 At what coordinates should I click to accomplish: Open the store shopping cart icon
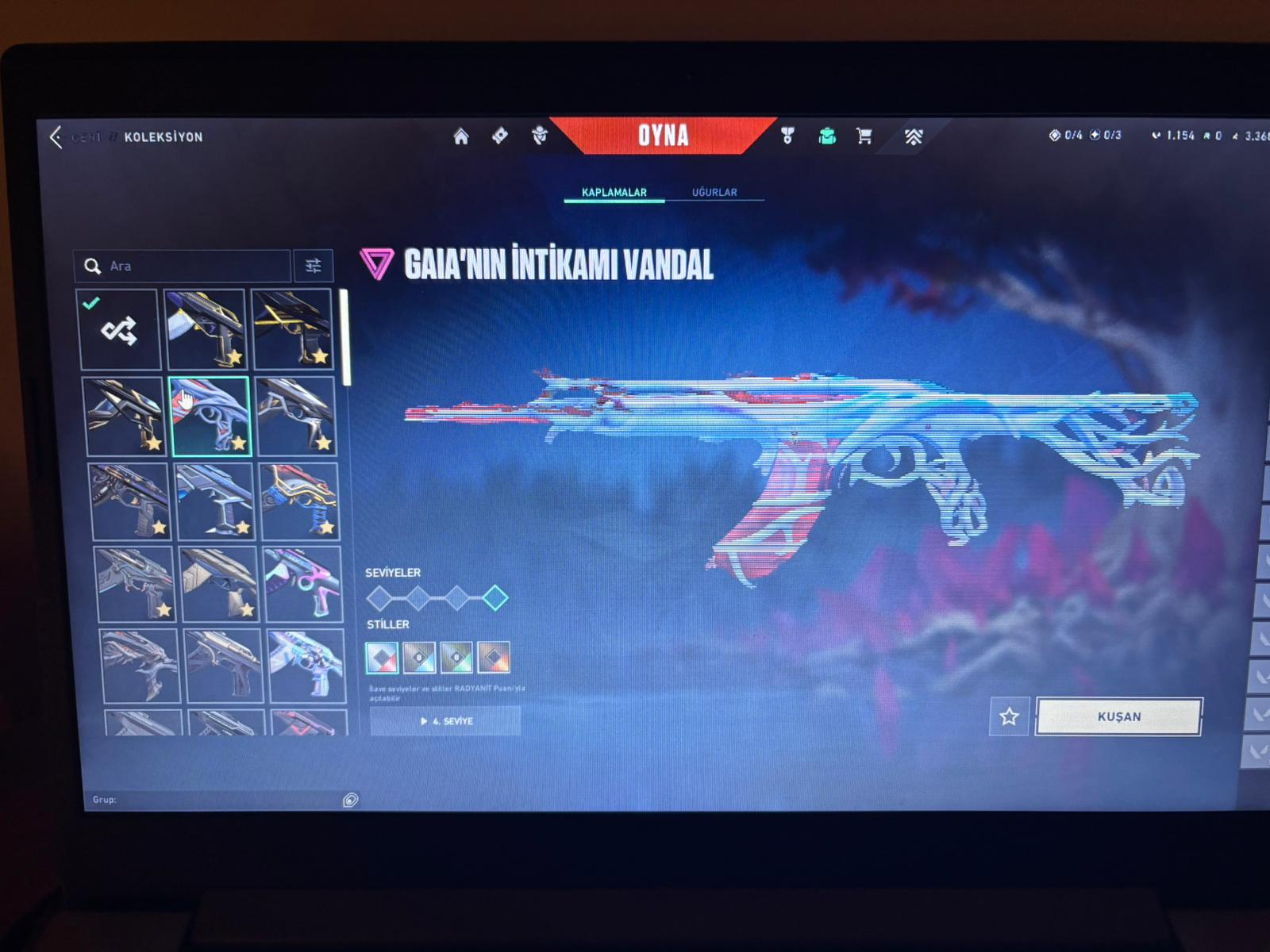click(x=864, y=136)
